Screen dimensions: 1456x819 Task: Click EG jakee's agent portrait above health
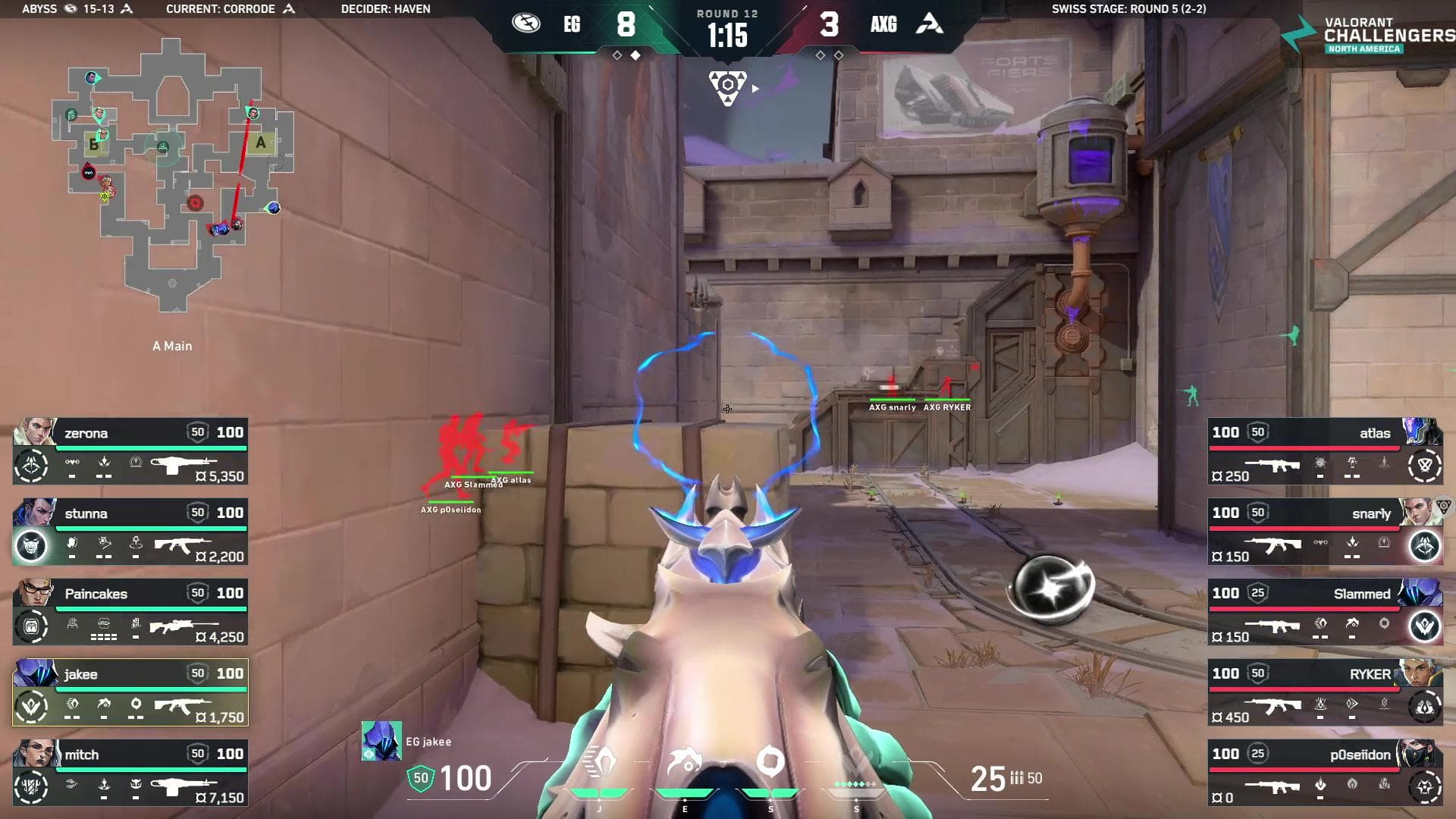(381, 741)
